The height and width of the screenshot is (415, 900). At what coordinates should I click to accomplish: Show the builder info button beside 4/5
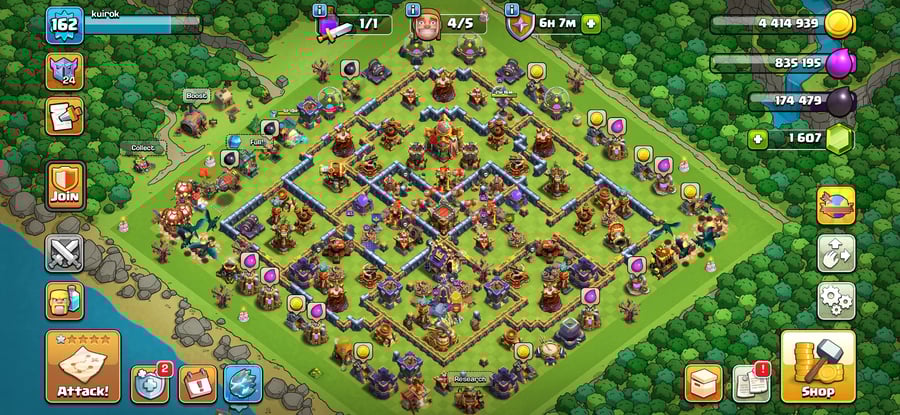(x=414, y=10)
